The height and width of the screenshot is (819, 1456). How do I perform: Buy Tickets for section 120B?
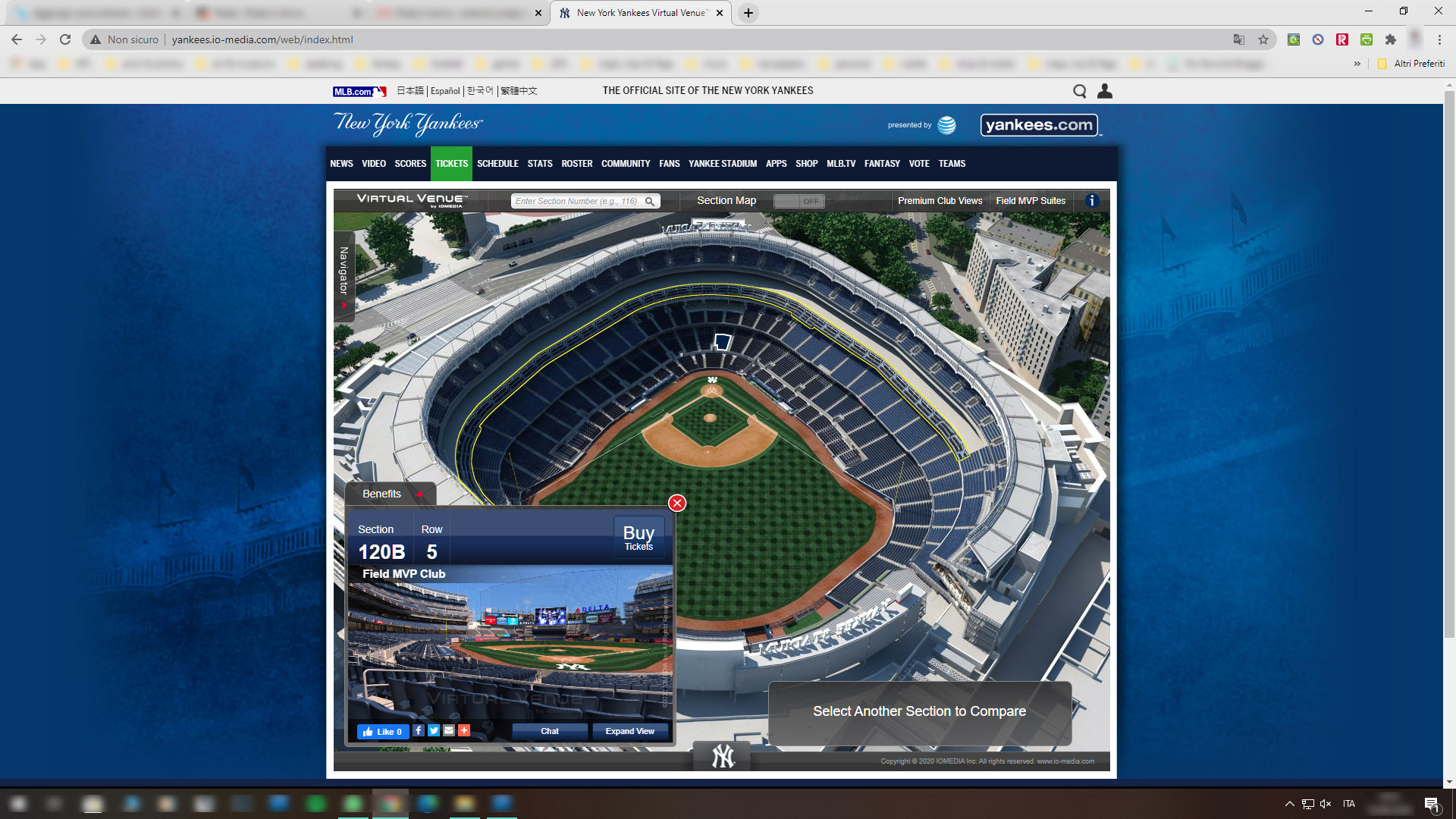point(639,537)
